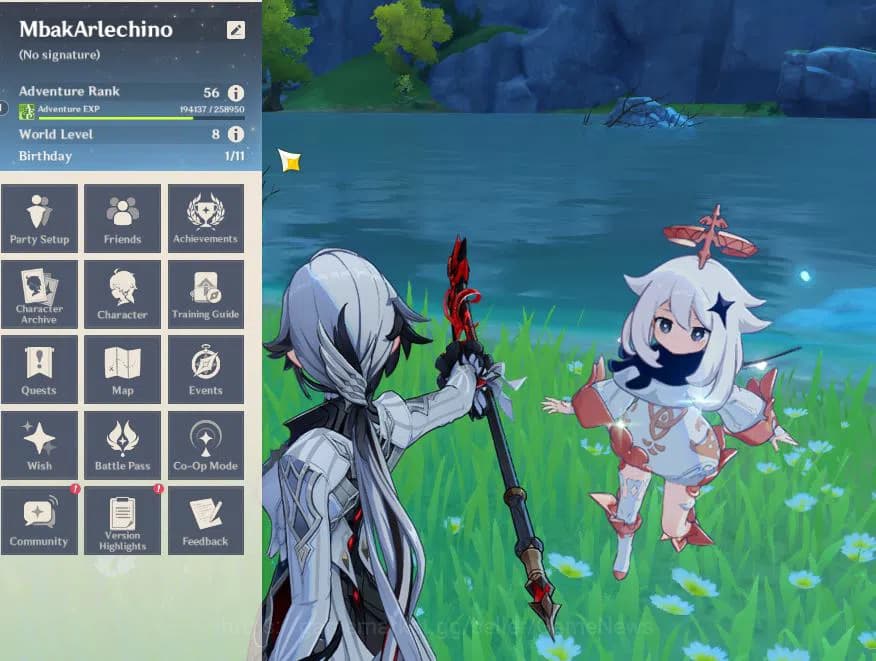The image size is (876, 661).
Task: Check Version Highlights
Action: click(122, 520)
